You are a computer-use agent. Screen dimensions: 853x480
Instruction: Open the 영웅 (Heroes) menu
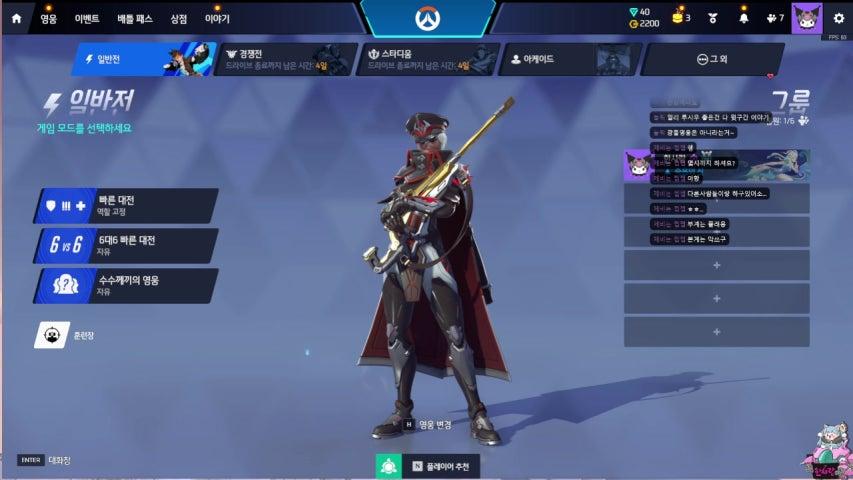tap(48, 18)
